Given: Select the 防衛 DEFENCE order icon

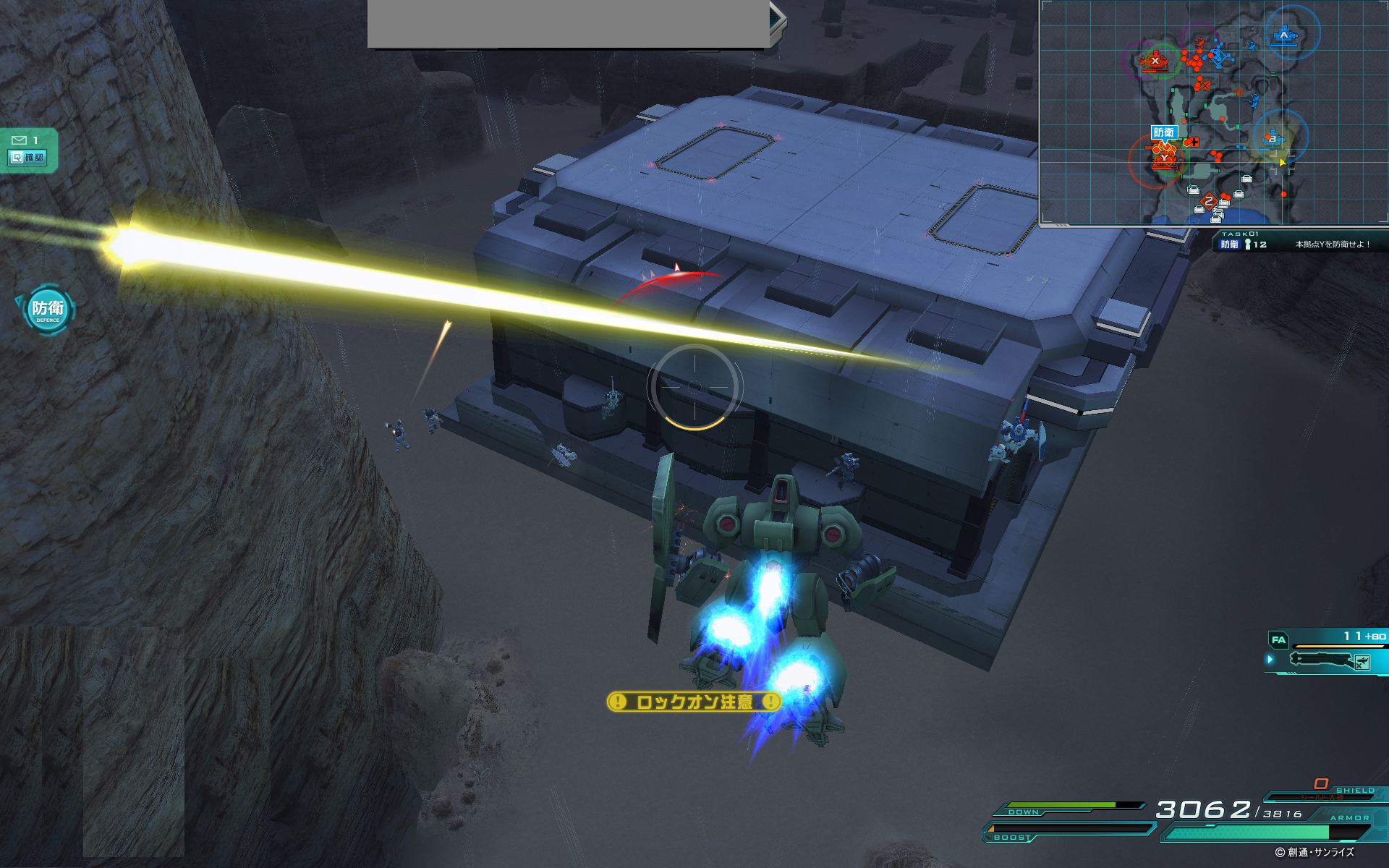Looking at the screenshot, I should (48, 310).
